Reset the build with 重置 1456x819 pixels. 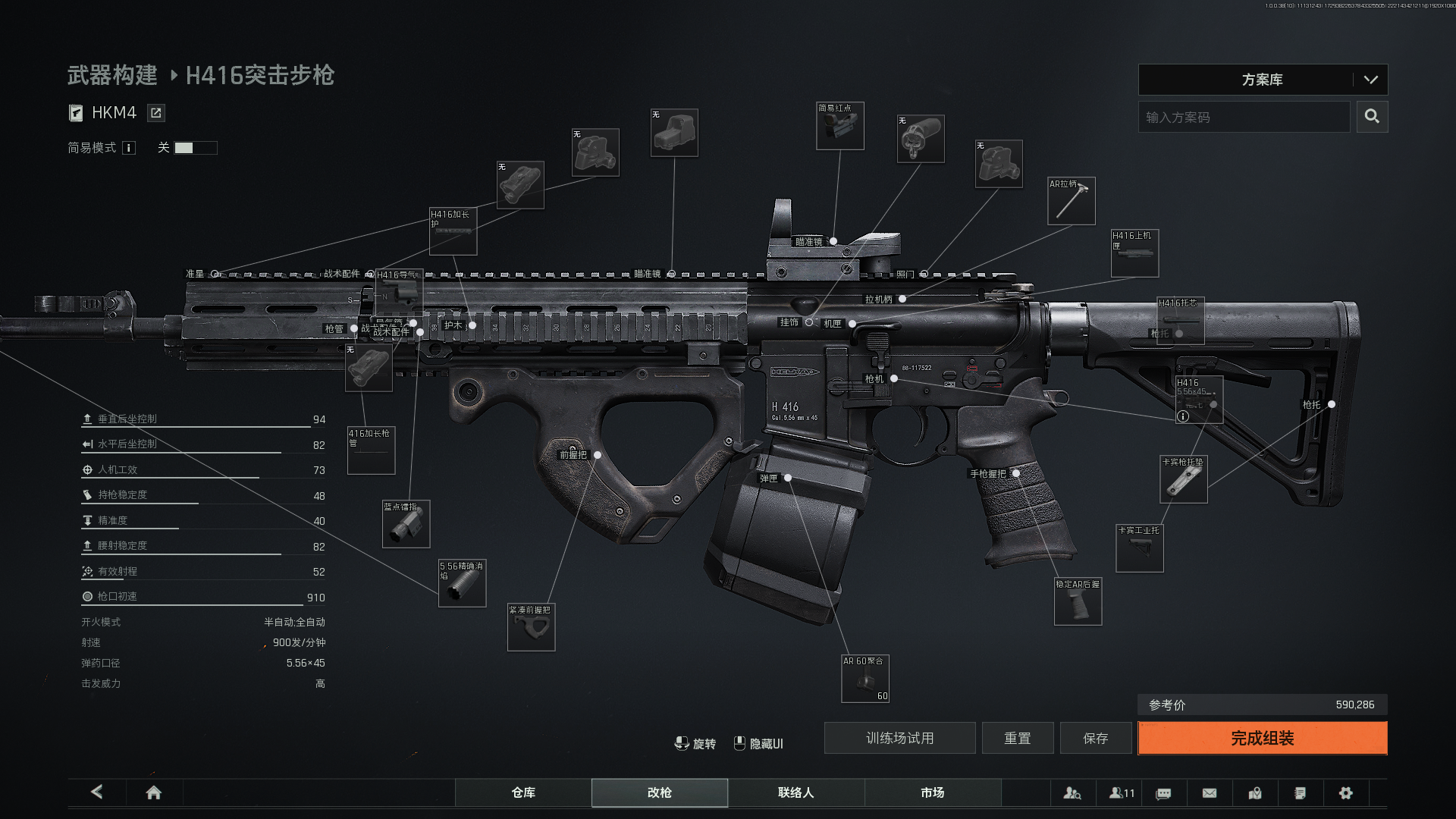click(x=1017, y=738)
